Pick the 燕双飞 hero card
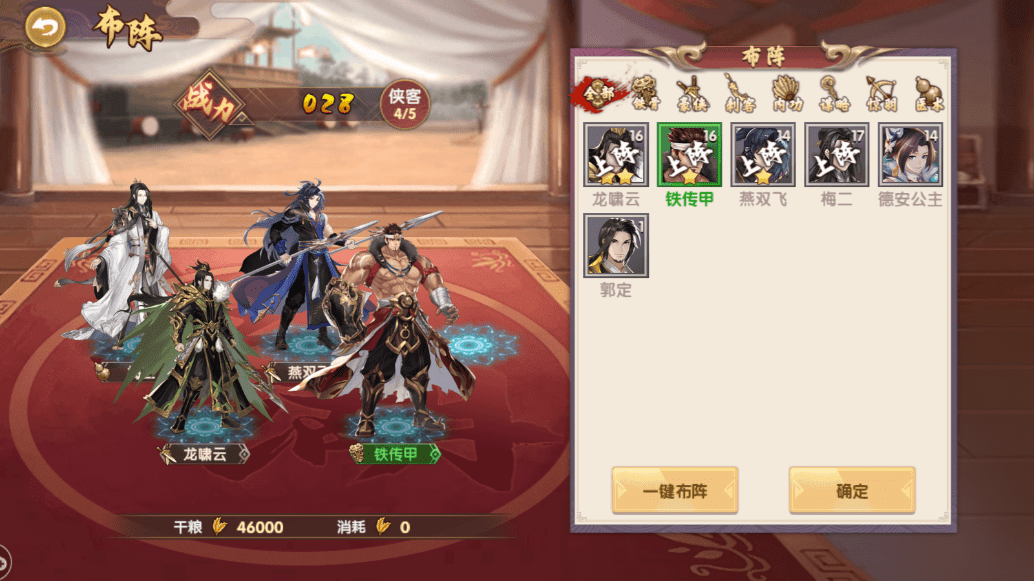This screenshot has width=1034, height=581. point(763,155)
